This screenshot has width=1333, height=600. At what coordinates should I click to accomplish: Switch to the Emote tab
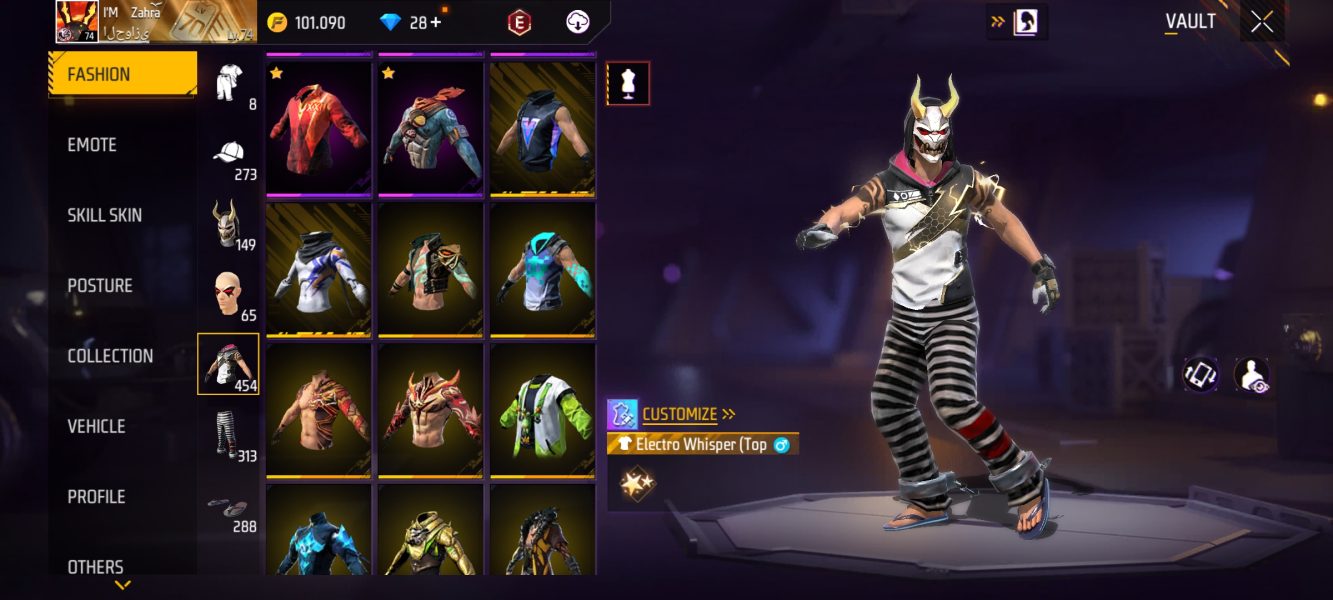click(92, 145)
